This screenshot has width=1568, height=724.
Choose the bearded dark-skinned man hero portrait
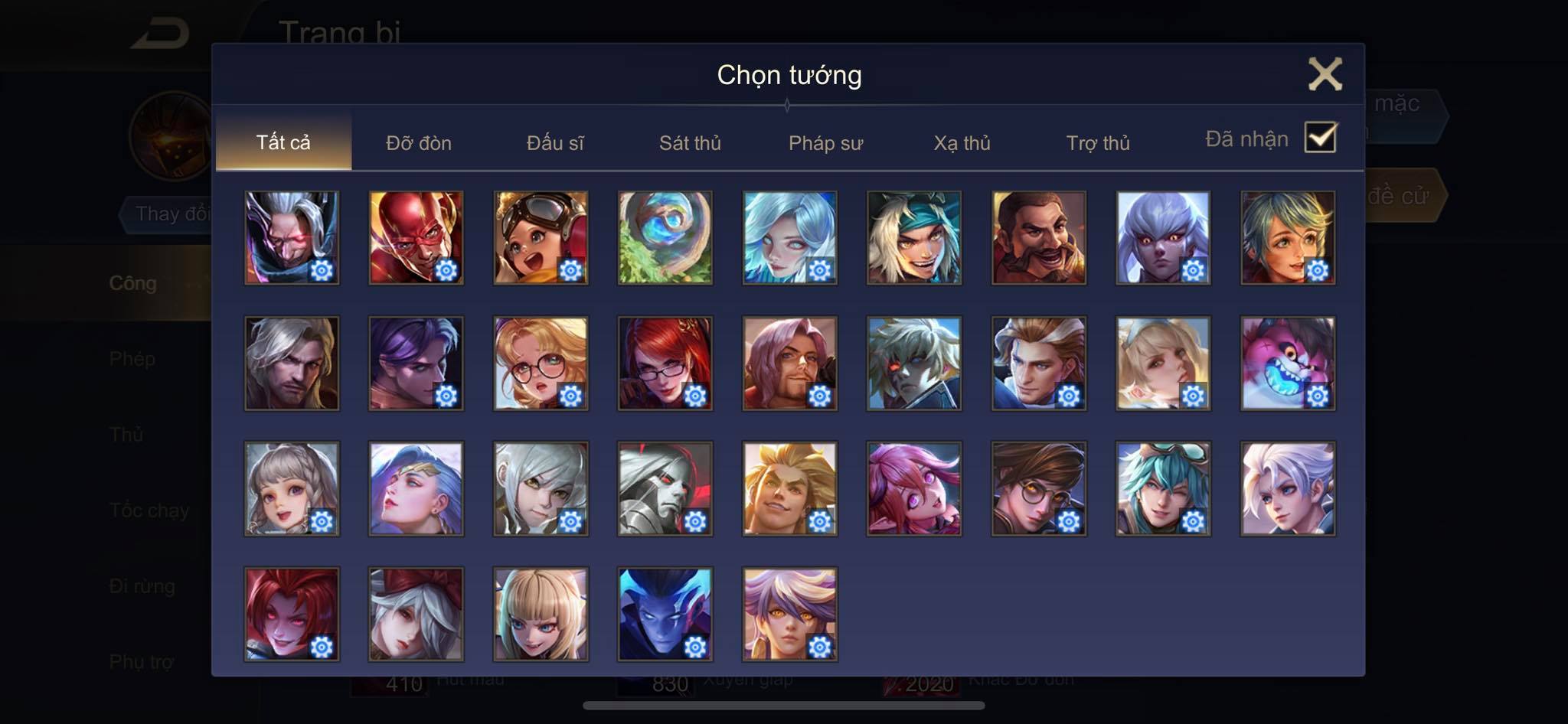pyautogui.click(x=1038, y=237)
